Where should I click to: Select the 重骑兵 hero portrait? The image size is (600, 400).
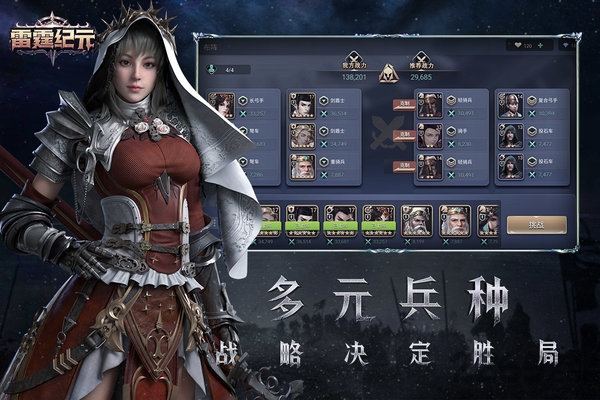pyautogui.click(x=302, y=166)
